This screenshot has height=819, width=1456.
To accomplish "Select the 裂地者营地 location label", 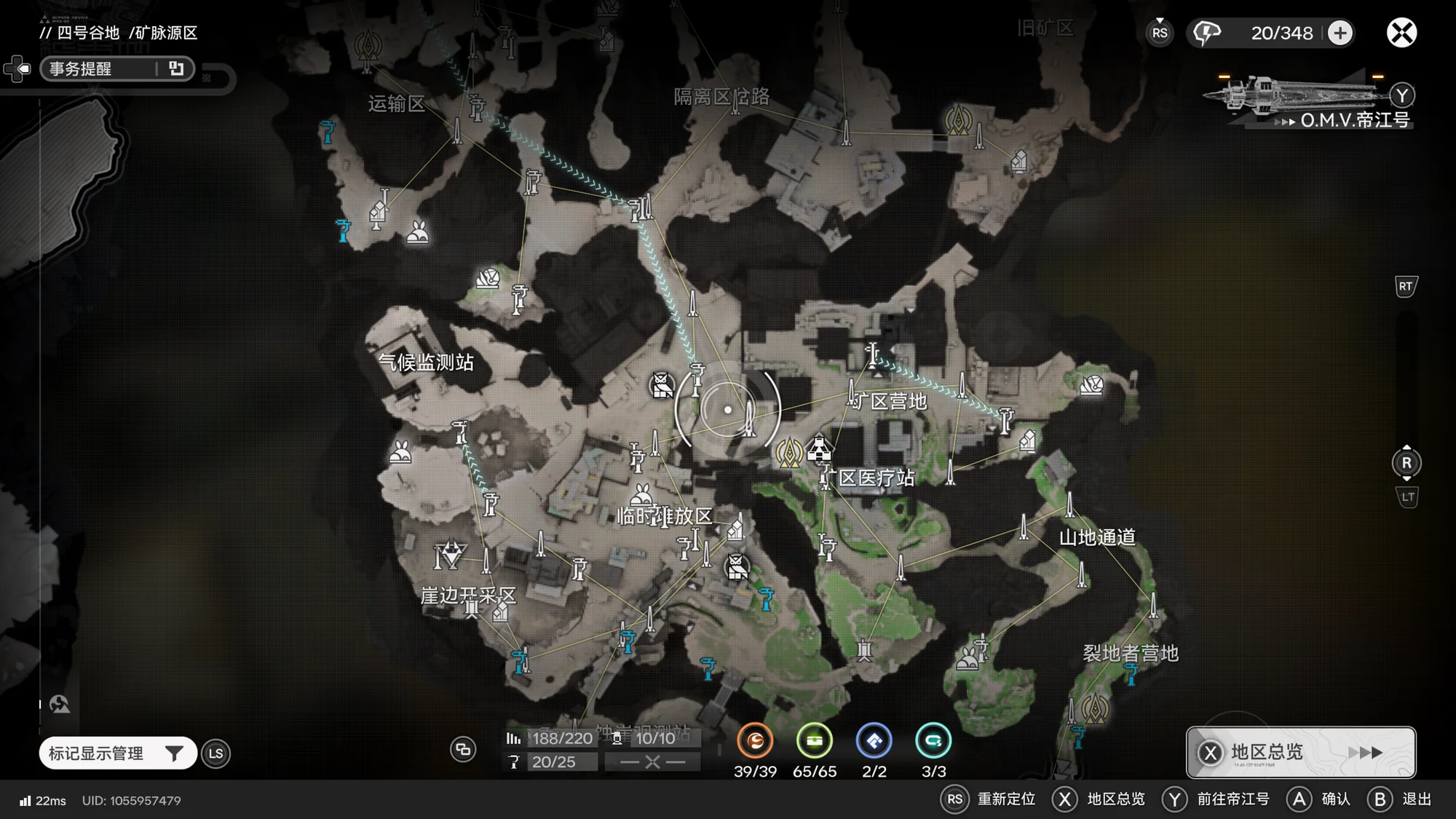I will click(x=1130, y=653).
